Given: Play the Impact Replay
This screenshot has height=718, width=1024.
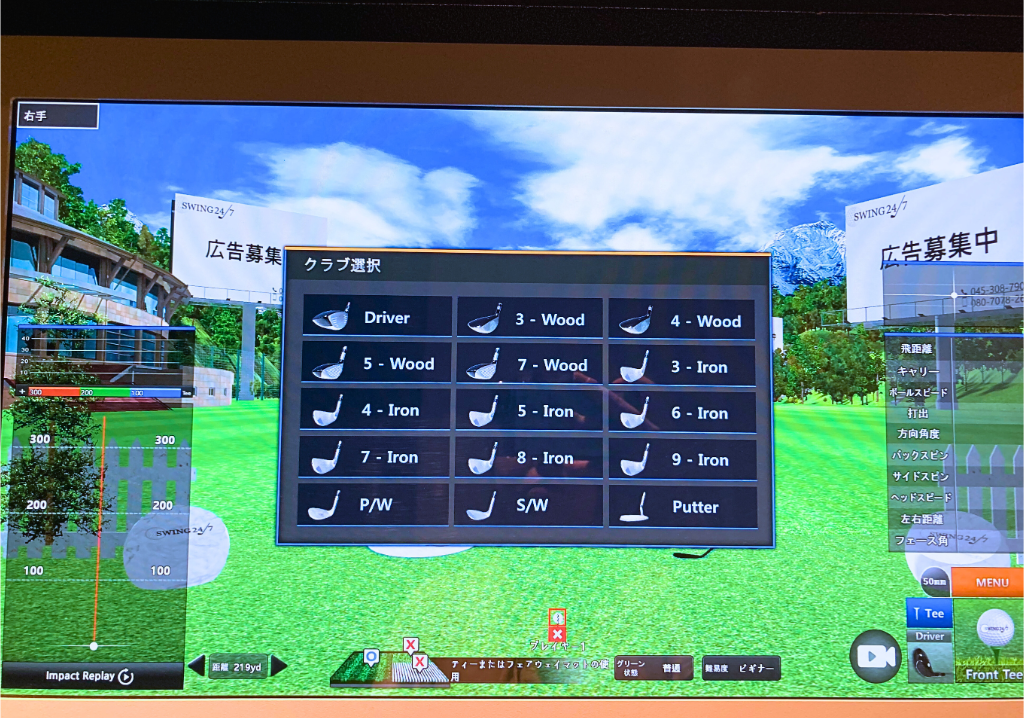Looking at the screenshot, I should [x=91, y=676].
